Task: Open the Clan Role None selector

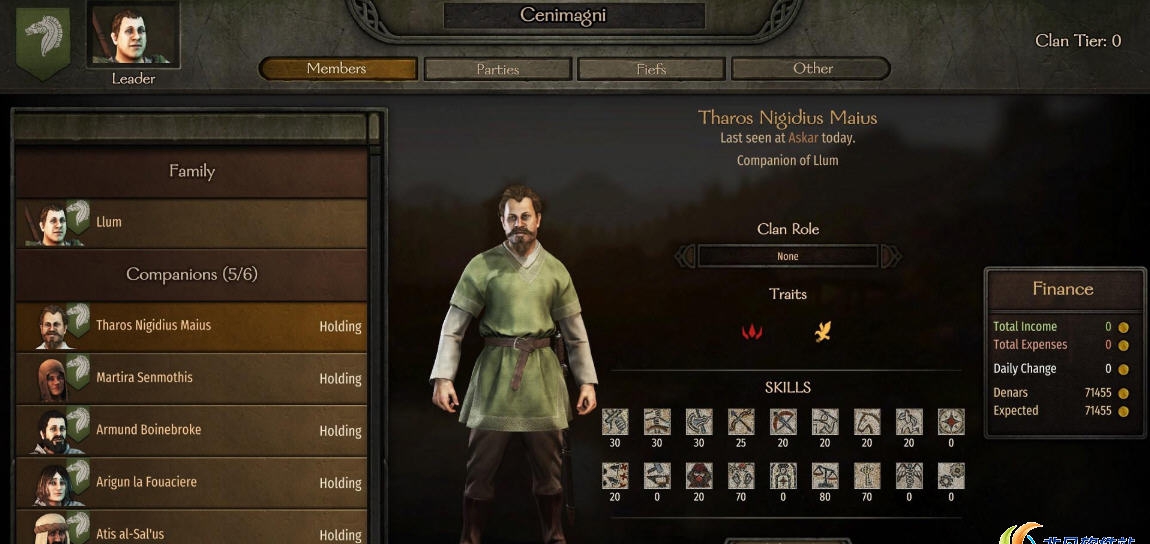Action: (788, 257)
